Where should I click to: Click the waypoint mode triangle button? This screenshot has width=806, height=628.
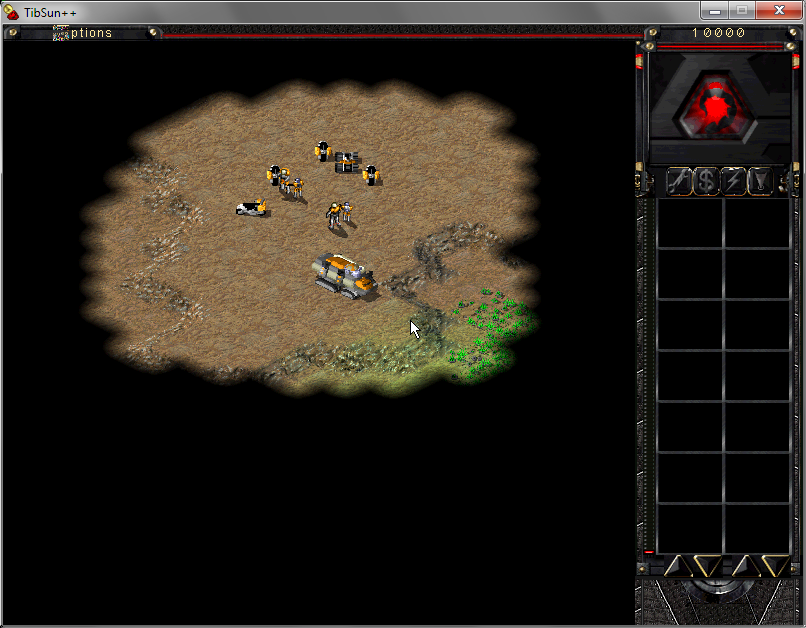pyautogui.click(x=760, y=181)
